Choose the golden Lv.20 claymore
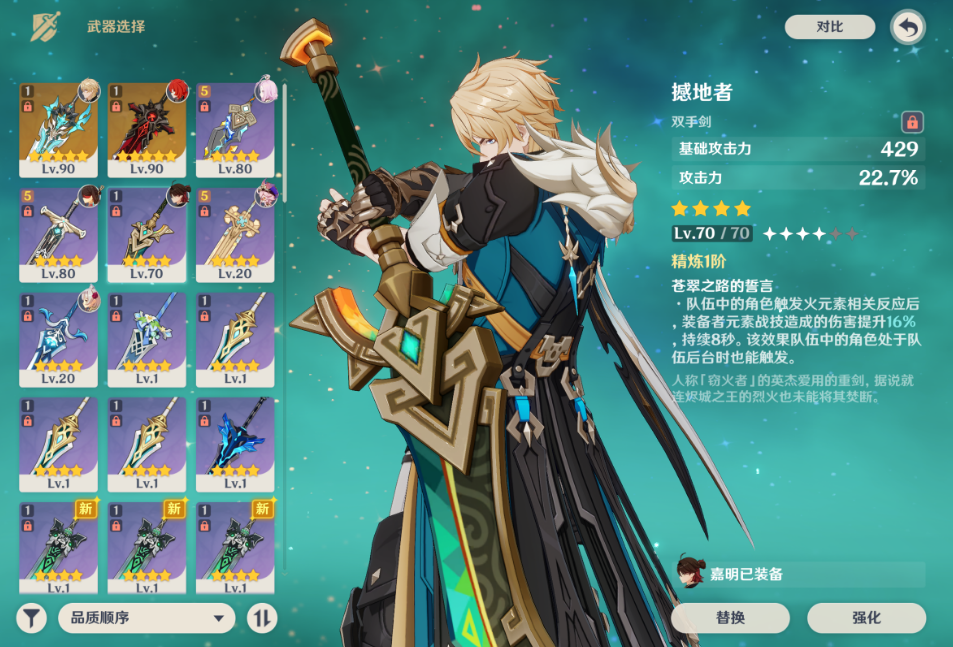Screen dimensions: 953x647 coord(235,233)
